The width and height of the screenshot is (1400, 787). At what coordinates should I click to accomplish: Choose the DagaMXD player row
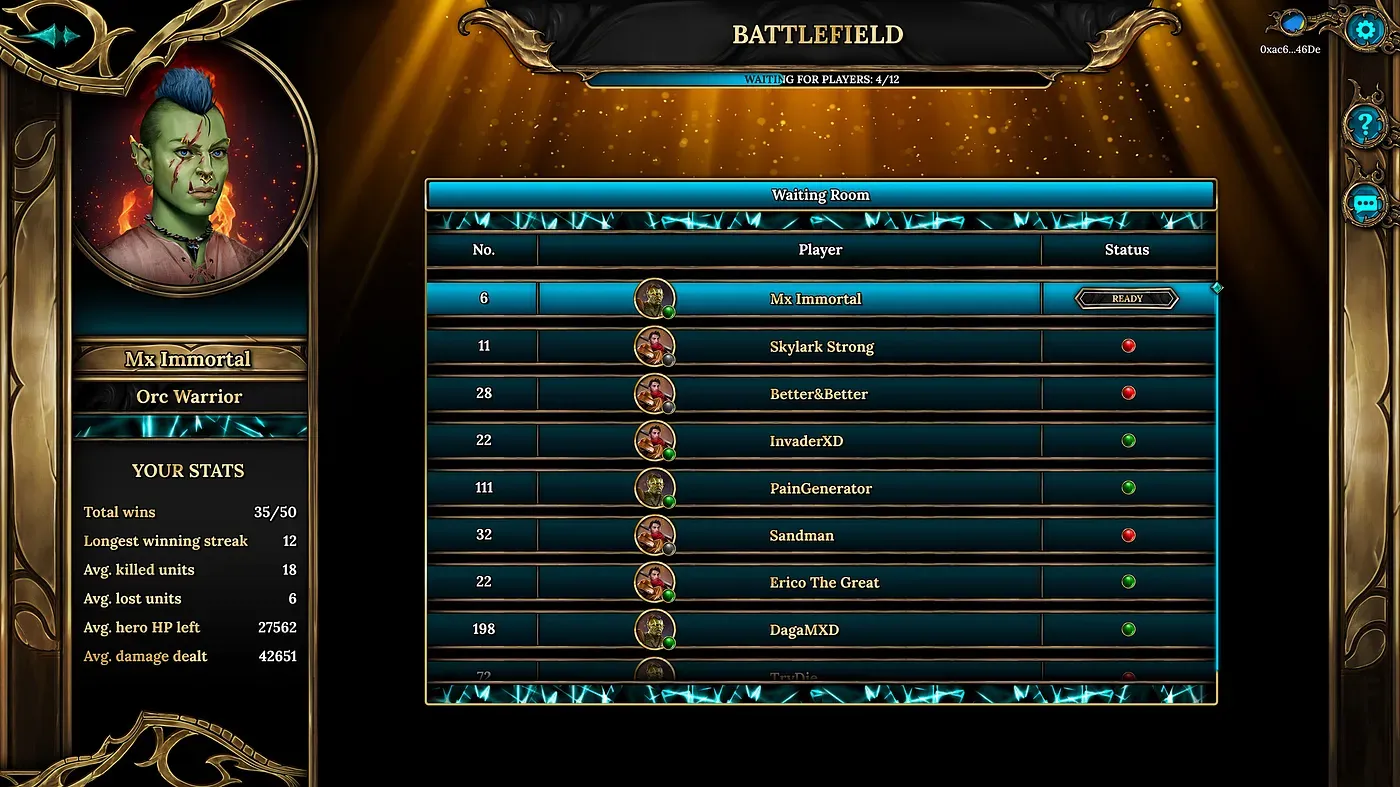[804, 630]
